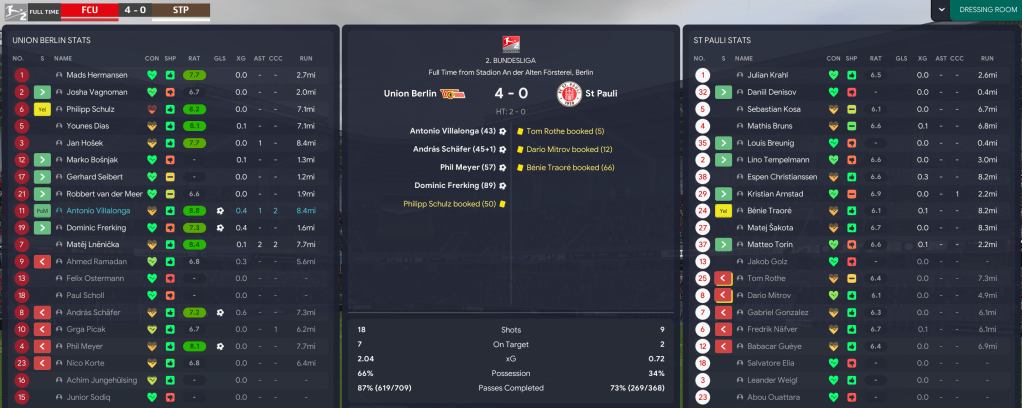Viewport: 1022px width, 408px height.
Task: Select Philipp Schulz in Union Berlin stats
Action: point(92,109)
